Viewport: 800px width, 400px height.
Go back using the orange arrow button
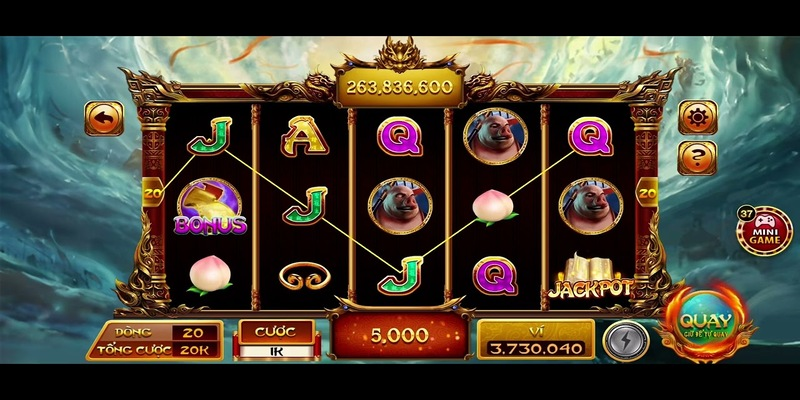[x=104, y=118]
